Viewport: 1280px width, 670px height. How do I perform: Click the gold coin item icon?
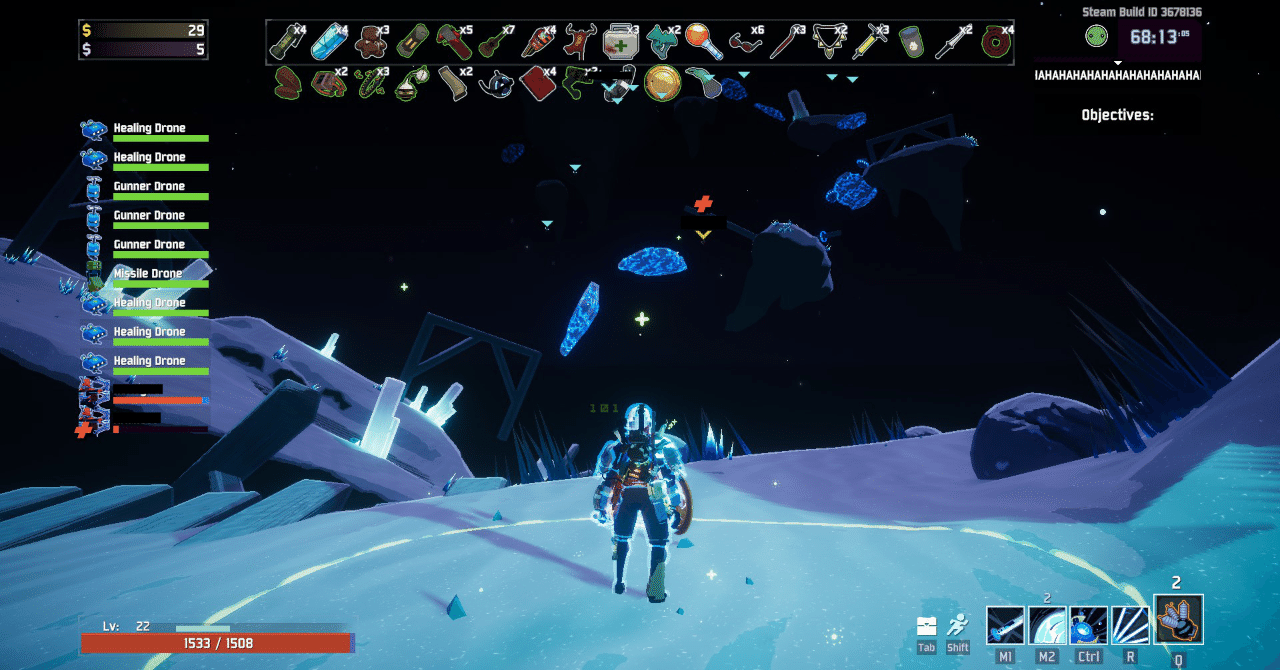pyautogui.click(x=662, y=83)
